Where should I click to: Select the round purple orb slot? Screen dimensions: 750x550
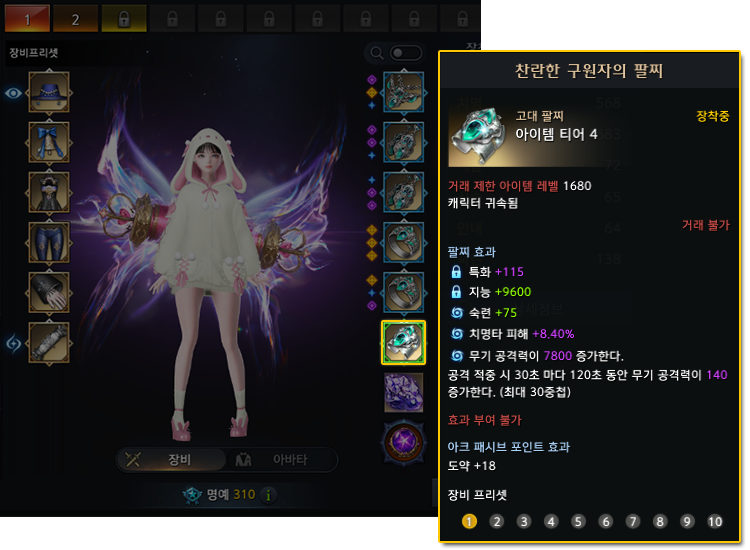403,441
